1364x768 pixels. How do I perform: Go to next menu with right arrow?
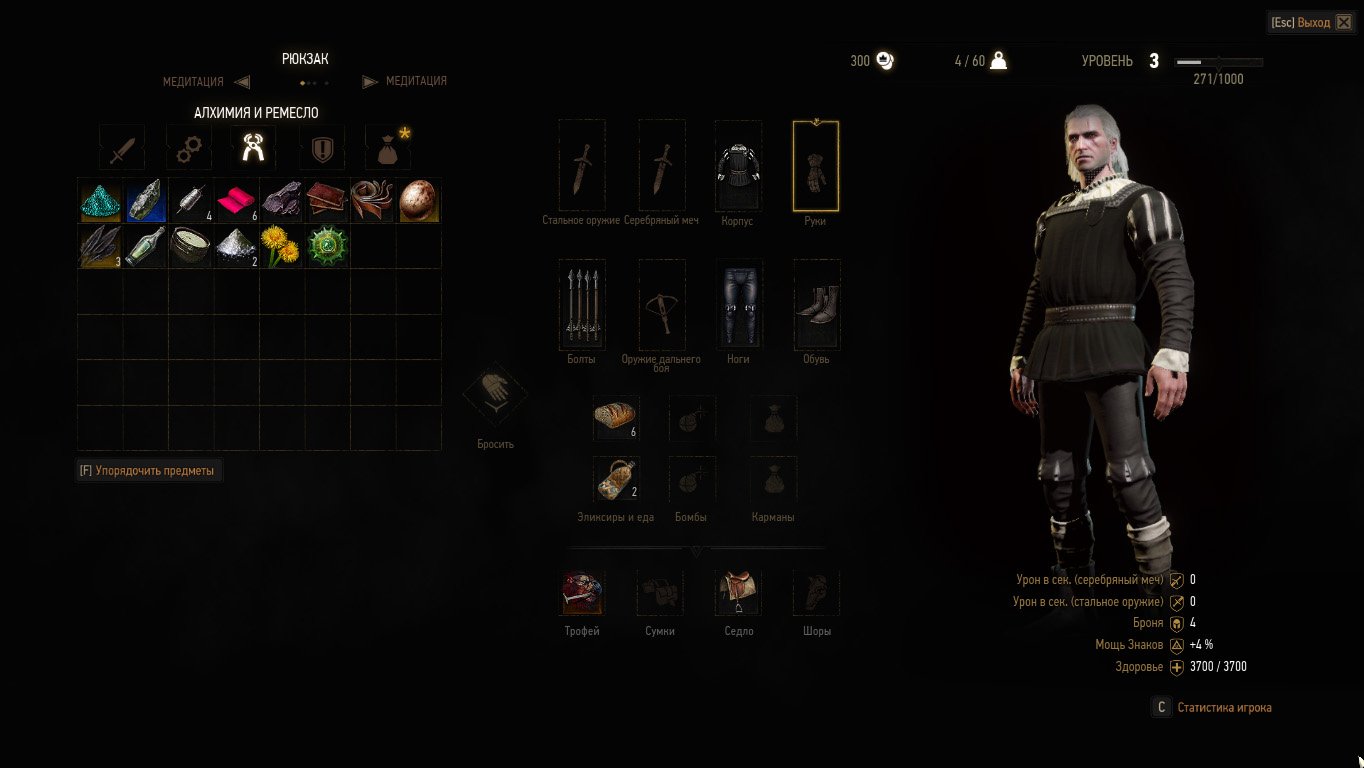click(369, 82)
